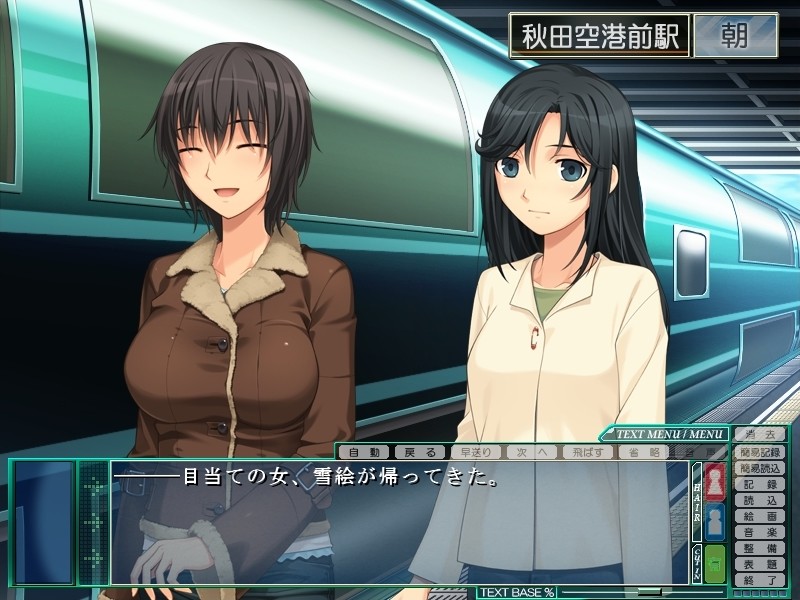Hide the text window with 消去
The width and height of the screenshot is (800, 600).
click(x=760, y=434)
